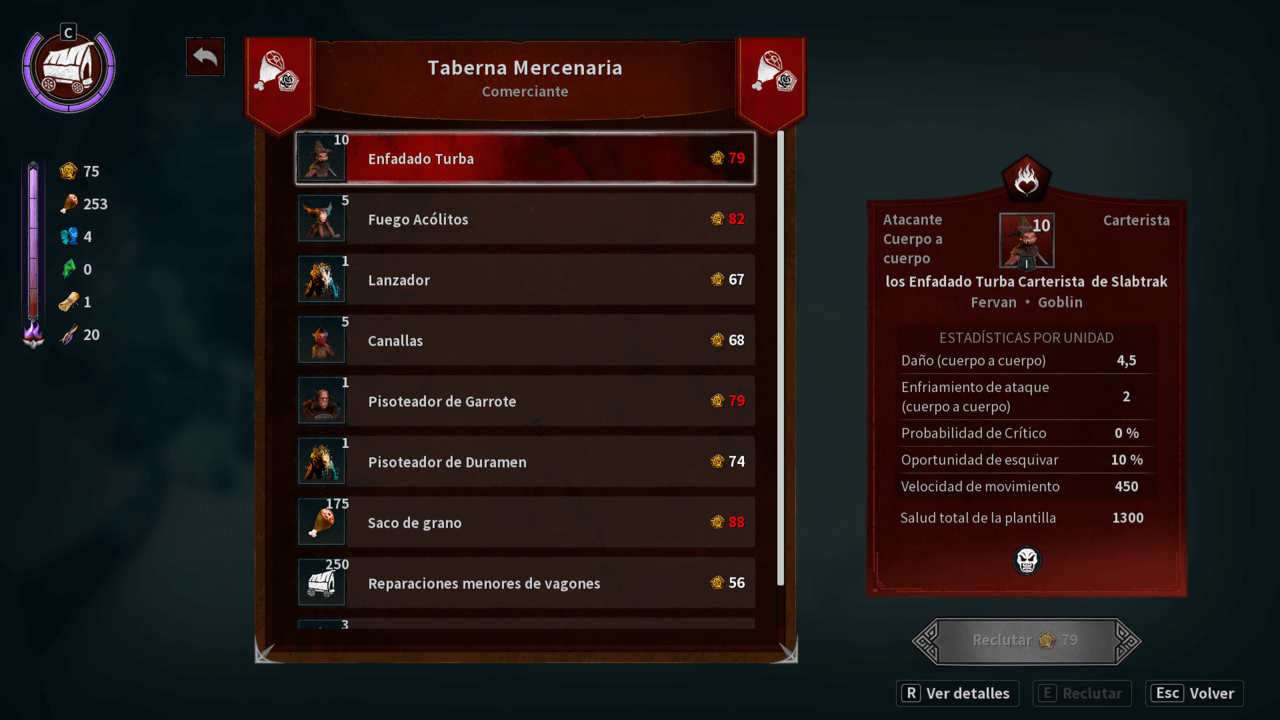Click the Enfadado Turba portrait in stats panel
Screen dimensions: 1280x720
(x=1026, y=240)
